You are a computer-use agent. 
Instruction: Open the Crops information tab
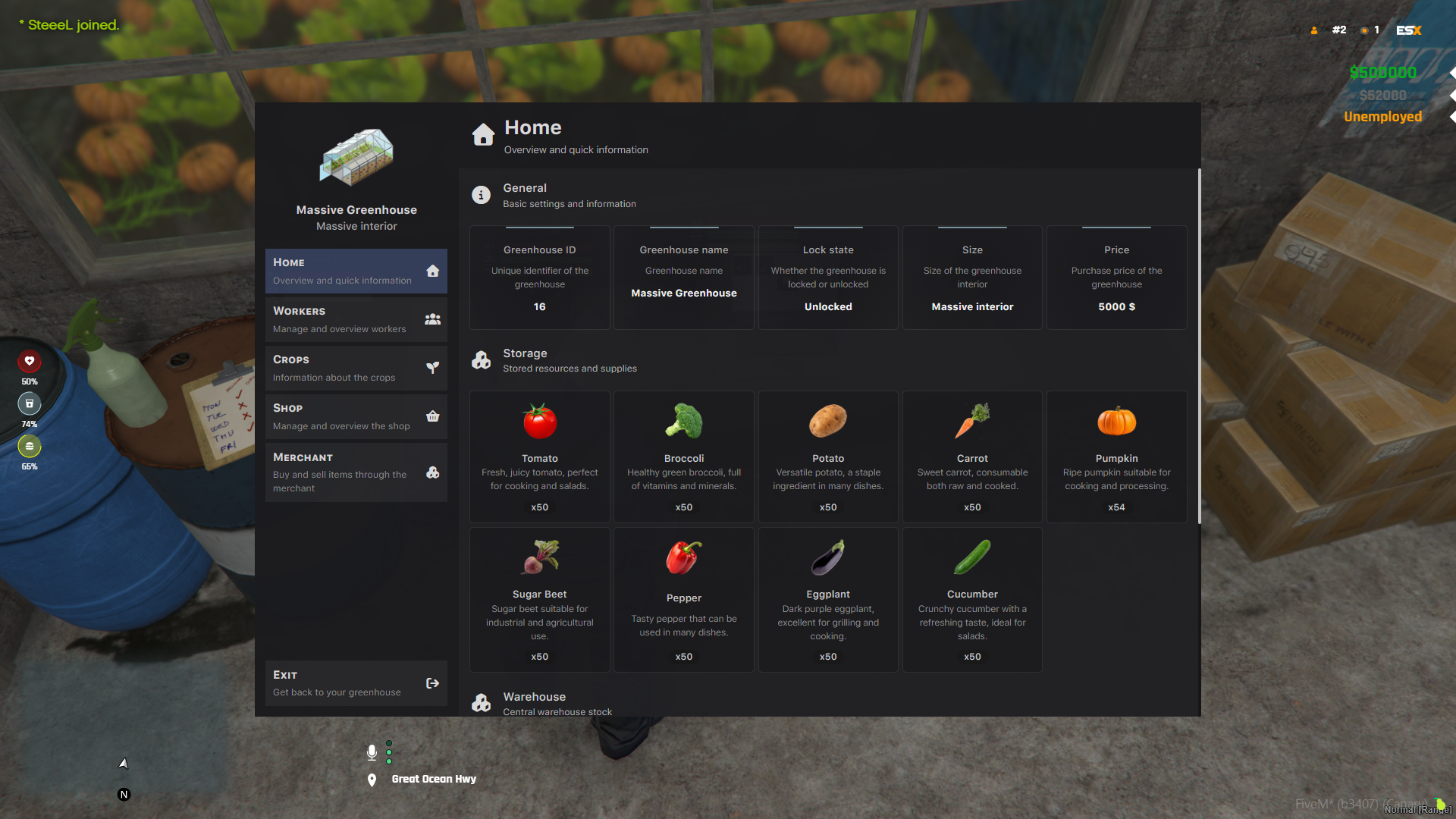356,368
